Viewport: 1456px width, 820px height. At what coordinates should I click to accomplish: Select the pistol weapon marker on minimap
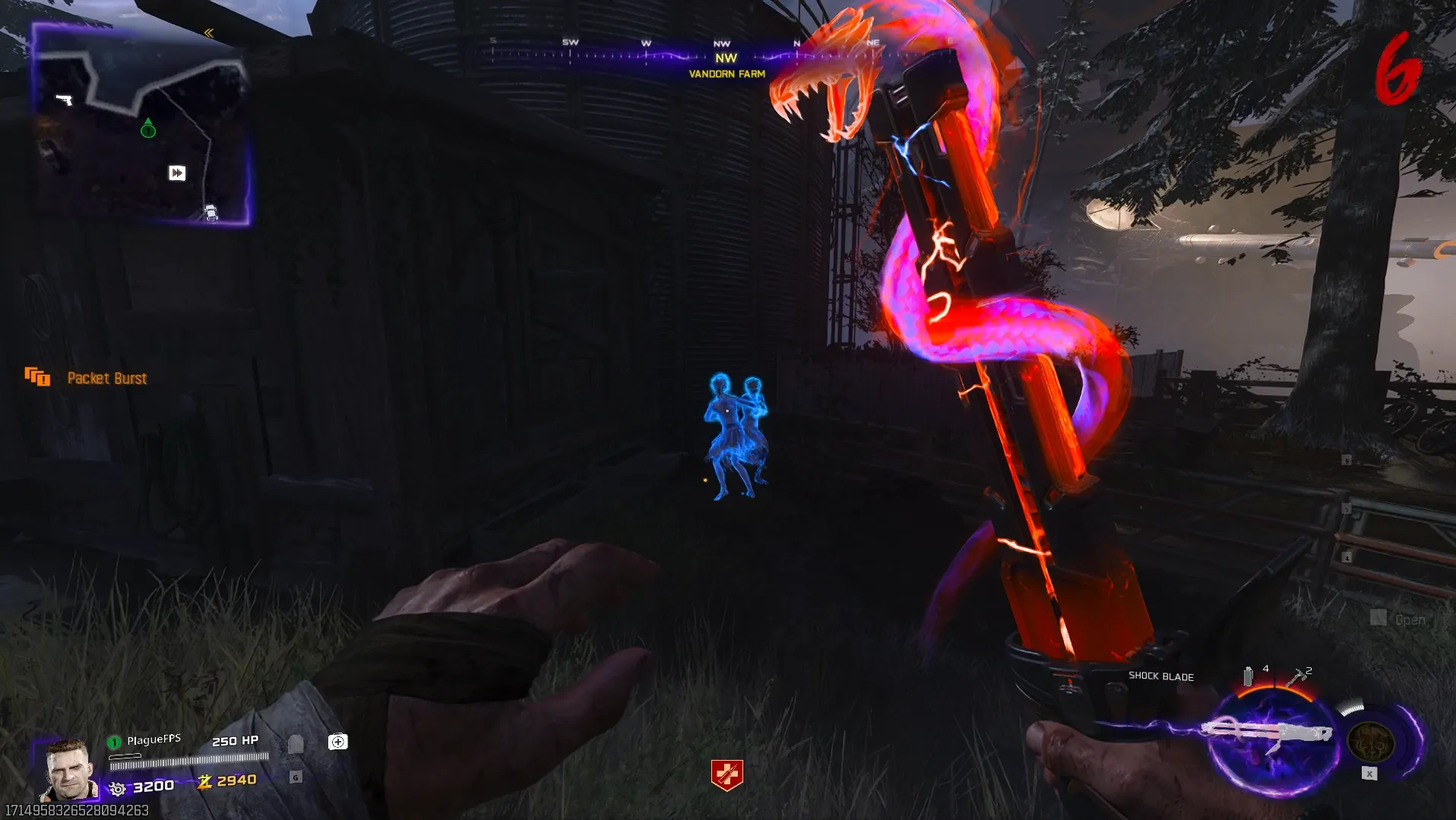pyautogui.click(x=65, y=100)
